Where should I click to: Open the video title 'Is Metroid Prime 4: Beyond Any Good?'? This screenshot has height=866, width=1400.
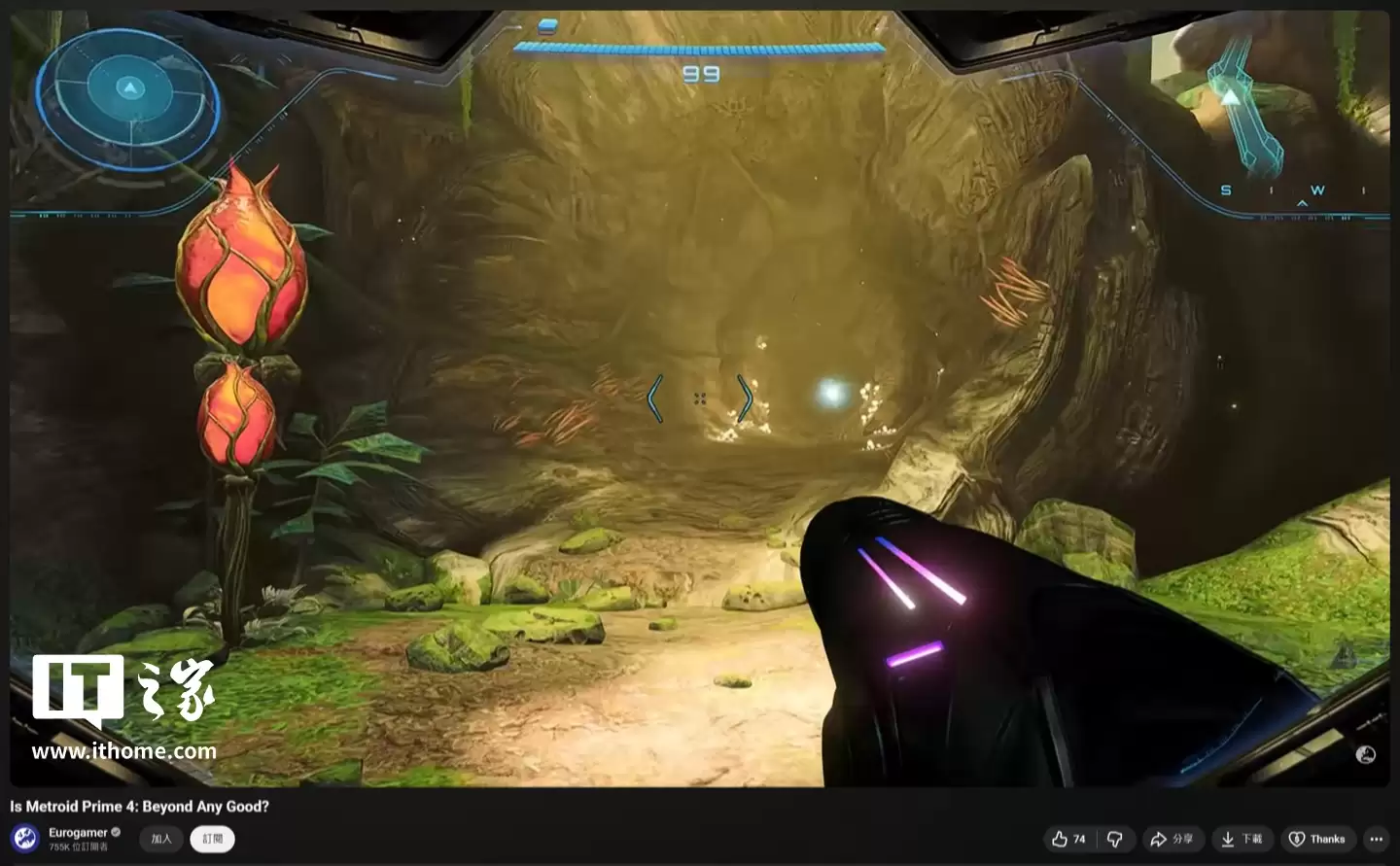(x=138, y=806)
